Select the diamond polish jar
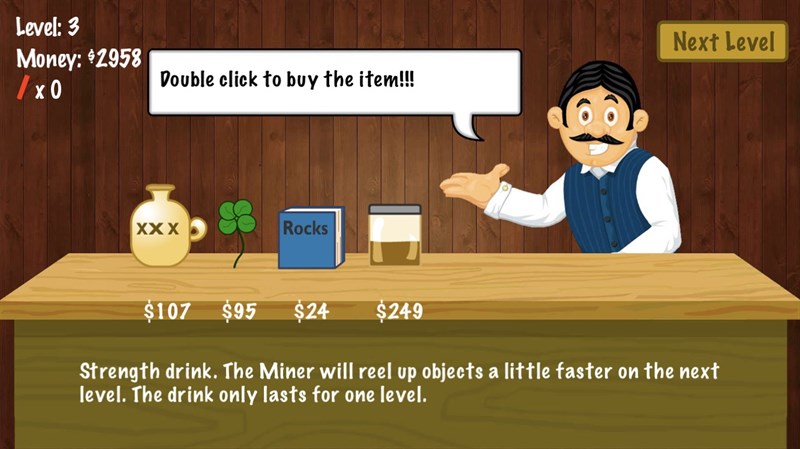The height and width of the screenshot is (449, 800). click(395, 236)
